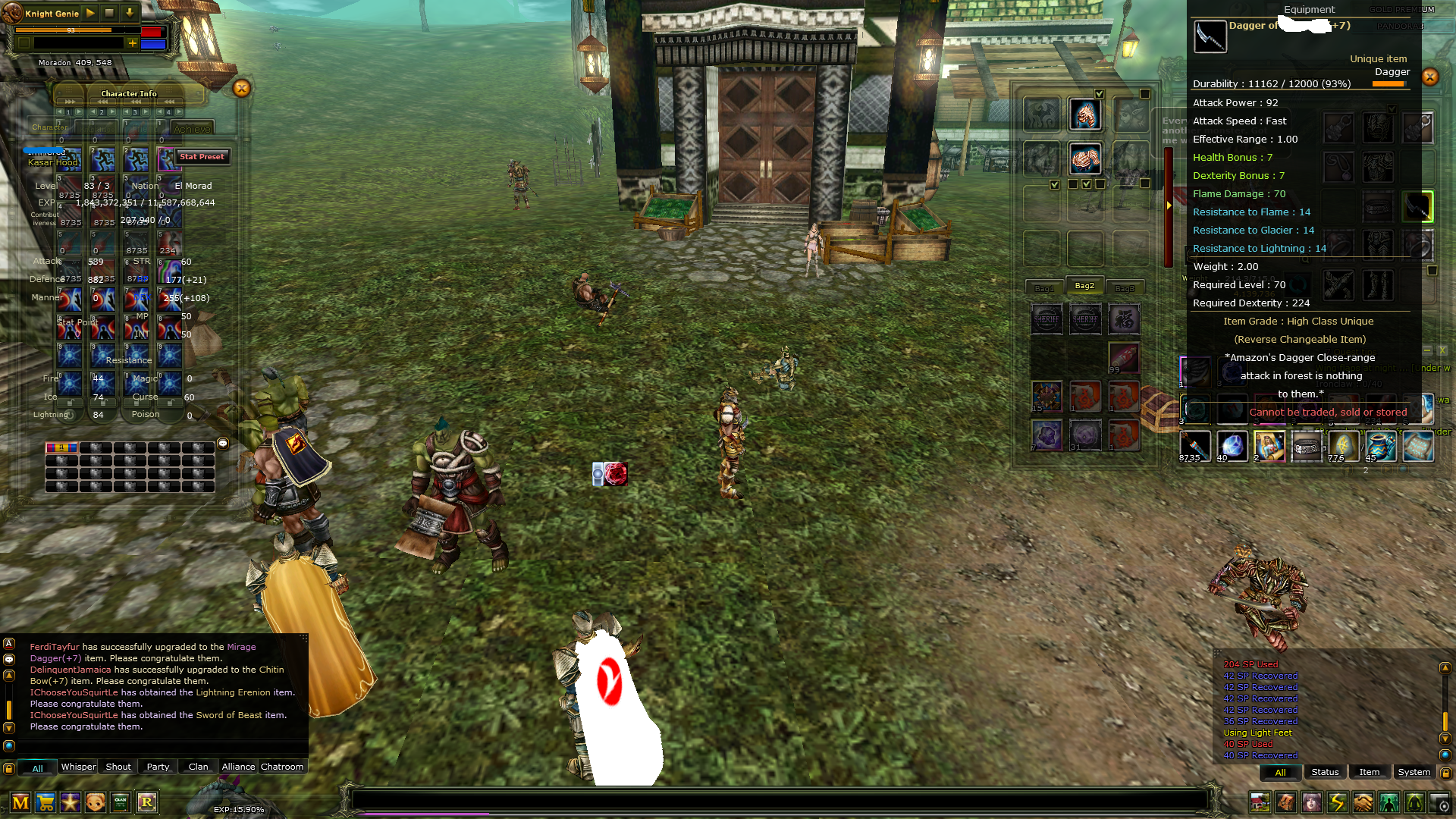Show the Item log tab
The width and height of the screenshot is (1456, 819).
pyautogui.click(x=1369, y=772)
